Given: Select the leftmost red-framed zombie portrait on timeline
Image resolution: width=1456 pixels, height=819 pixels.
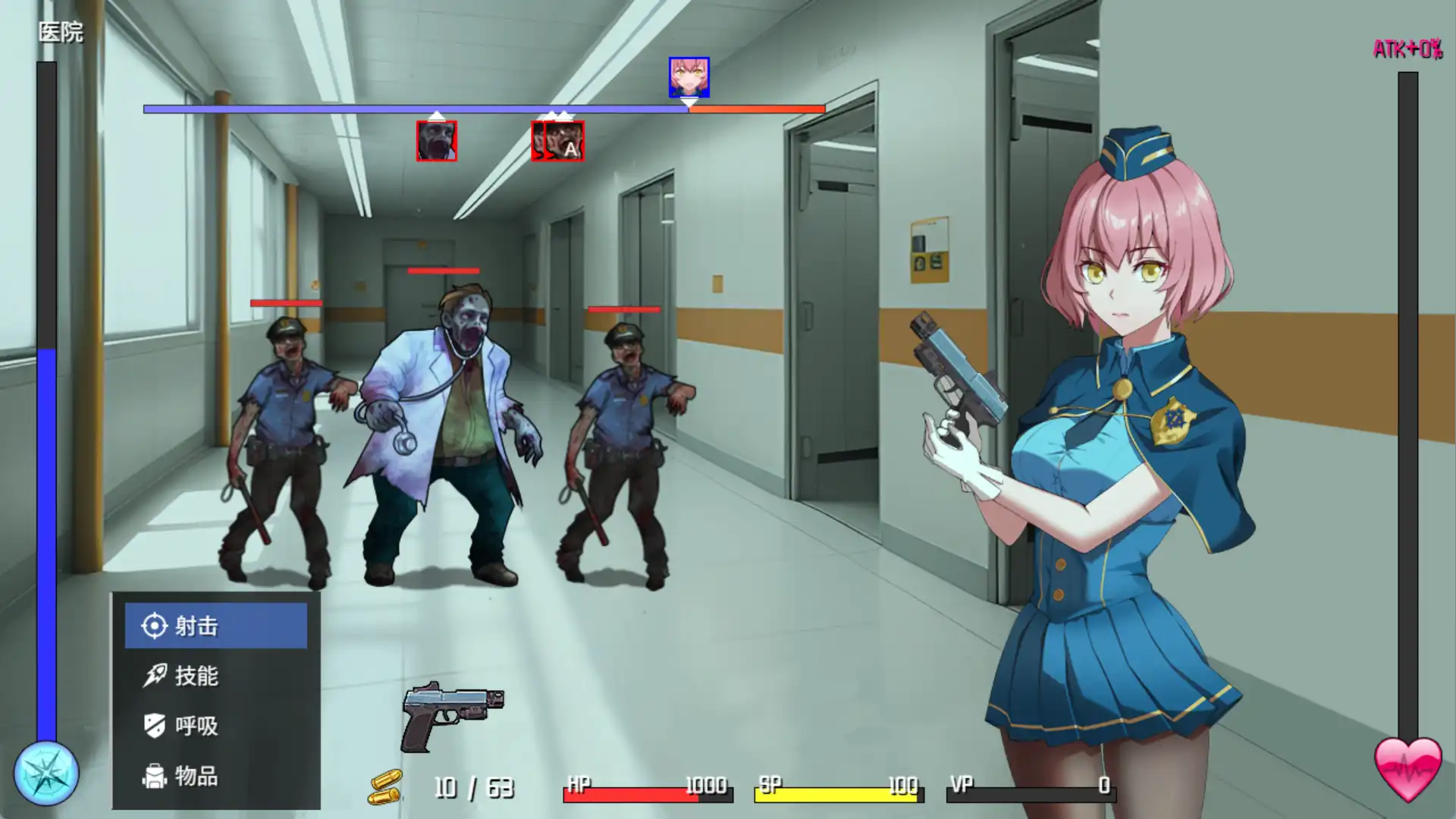Looking at the screenshot, I should point(437,142).
